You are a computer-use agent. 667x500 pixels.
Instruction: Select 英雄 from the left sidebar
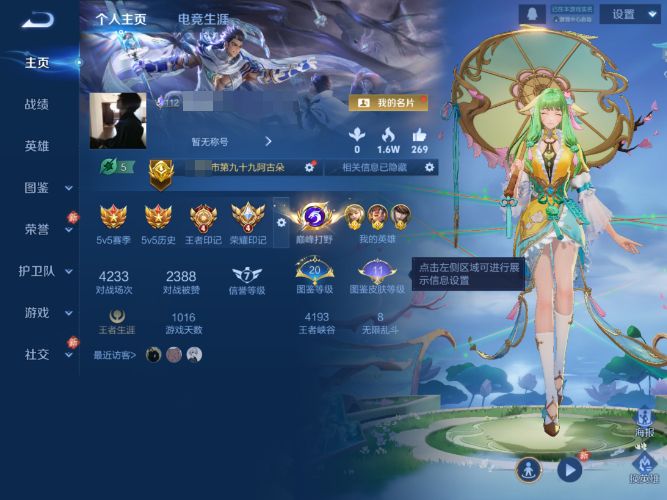coord(37,146)
